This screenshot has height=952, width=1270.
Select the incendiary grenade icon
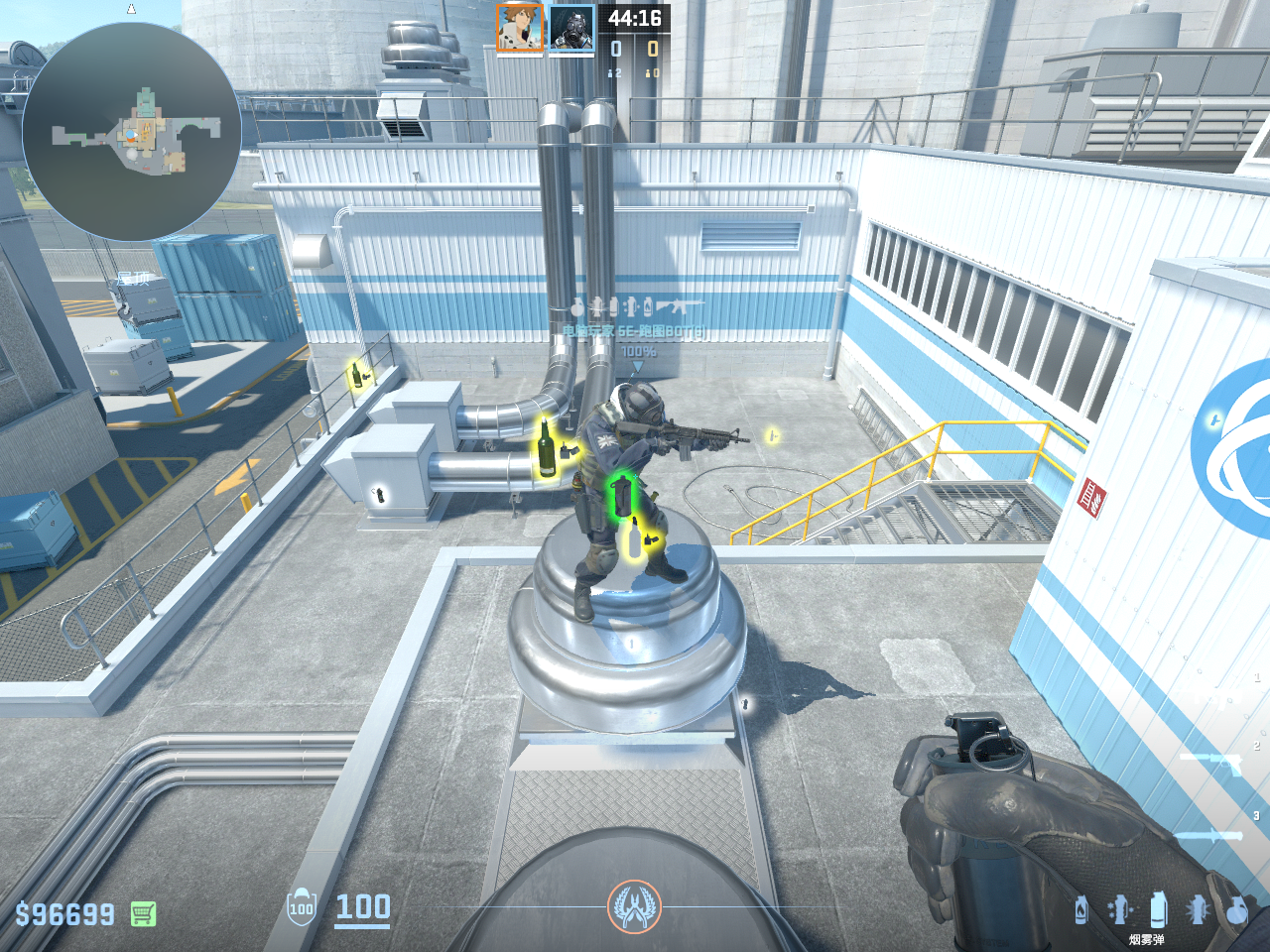[x=1081, y=909]
